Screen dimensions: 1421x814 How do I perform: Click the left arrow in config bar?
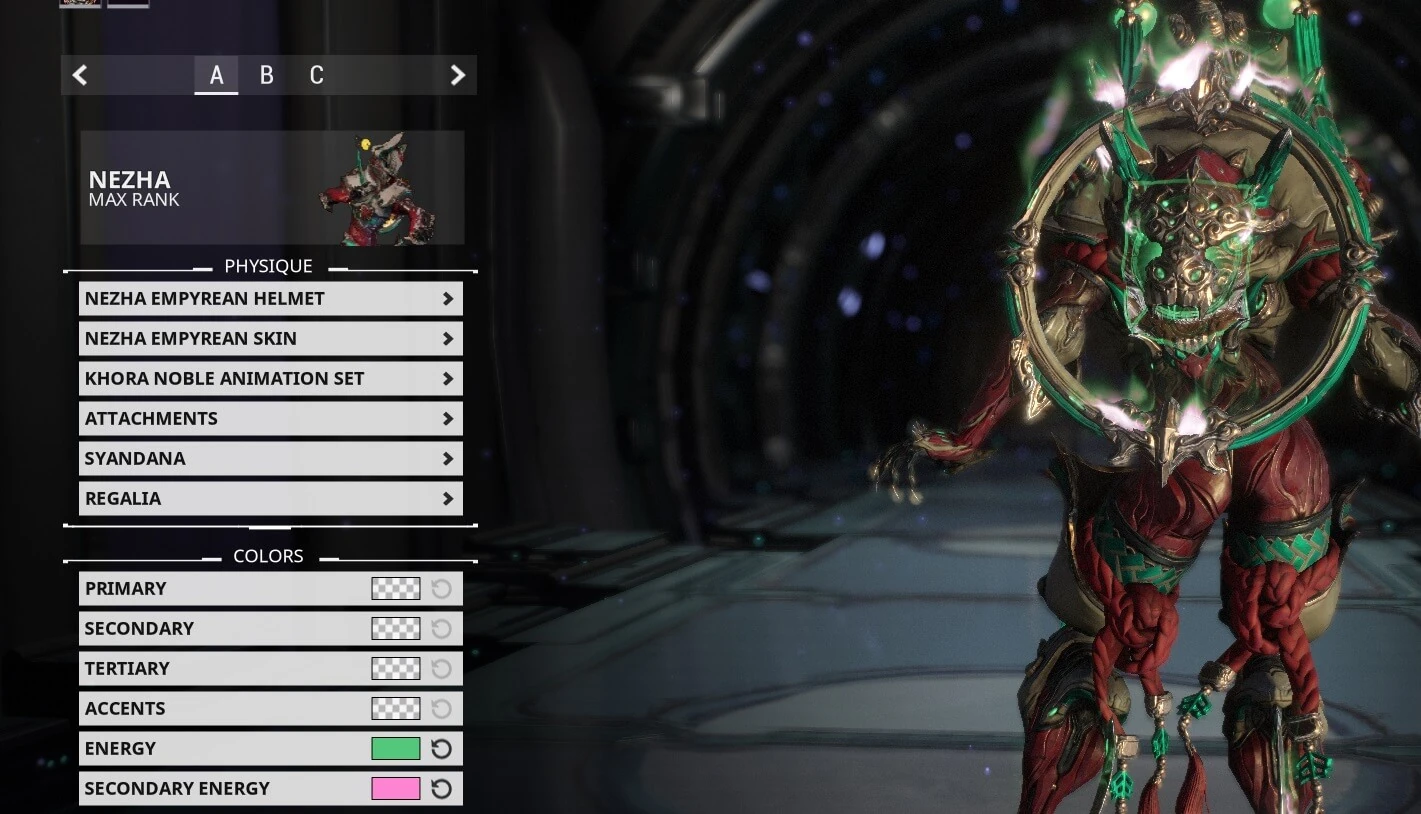tap(80, 75)
